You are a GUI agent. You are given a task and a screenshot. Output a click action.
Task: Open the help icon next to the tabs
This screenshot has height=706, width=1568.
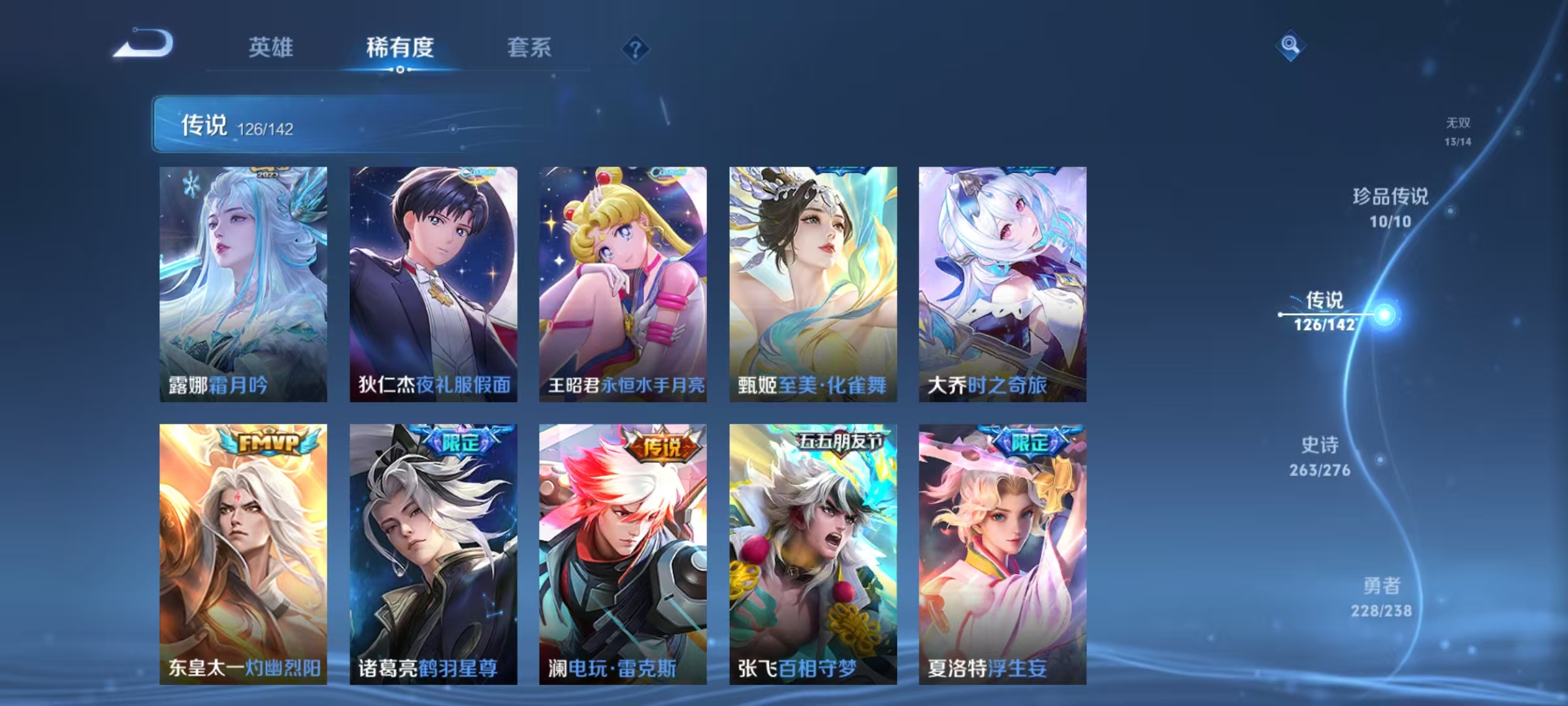click(636, 48)
